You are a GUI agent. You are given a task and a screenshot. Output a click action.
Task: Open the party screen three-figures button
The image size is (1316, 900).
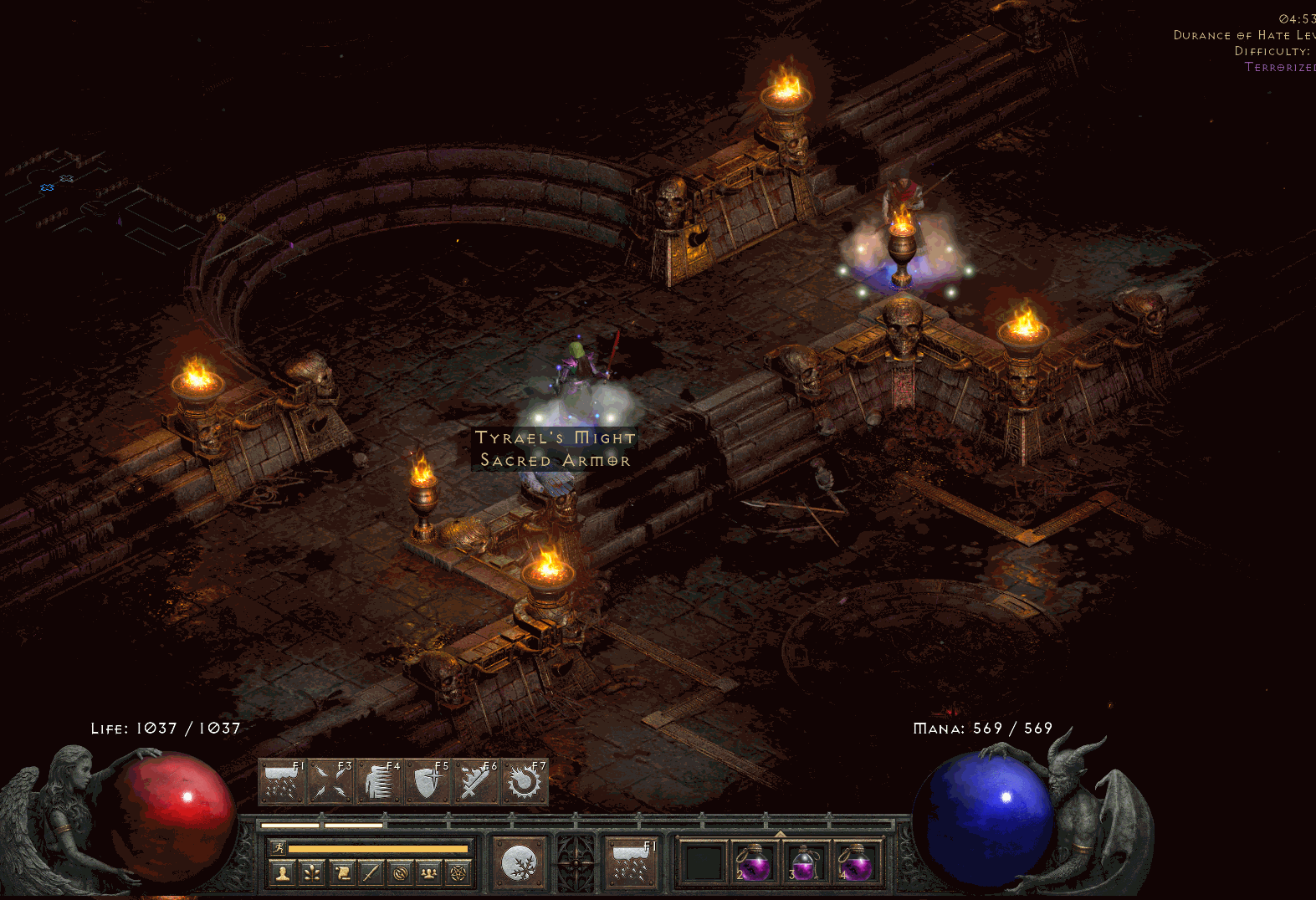[429, 873]
